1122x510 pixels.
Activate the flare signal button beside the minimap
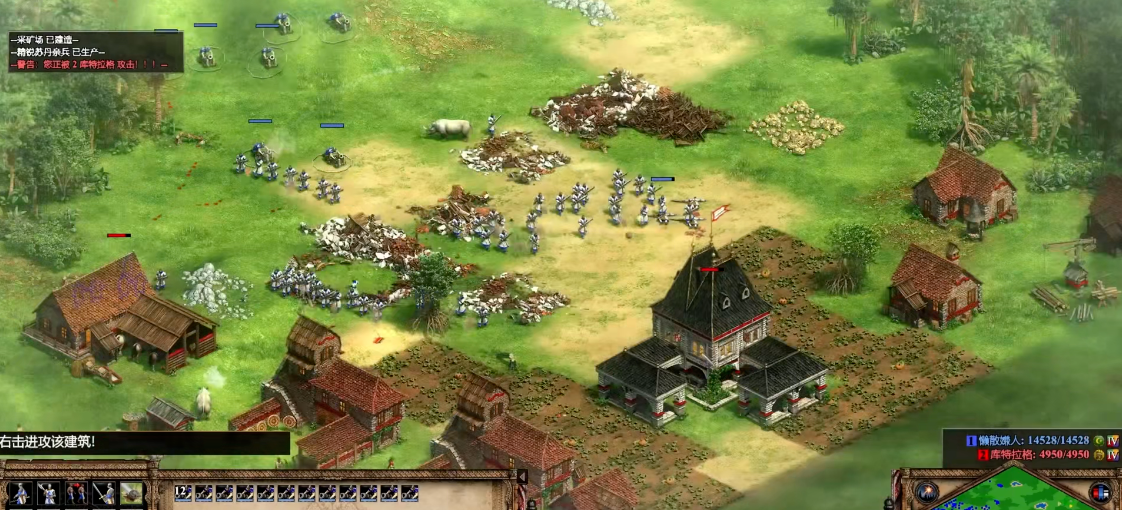coord(927,492)
